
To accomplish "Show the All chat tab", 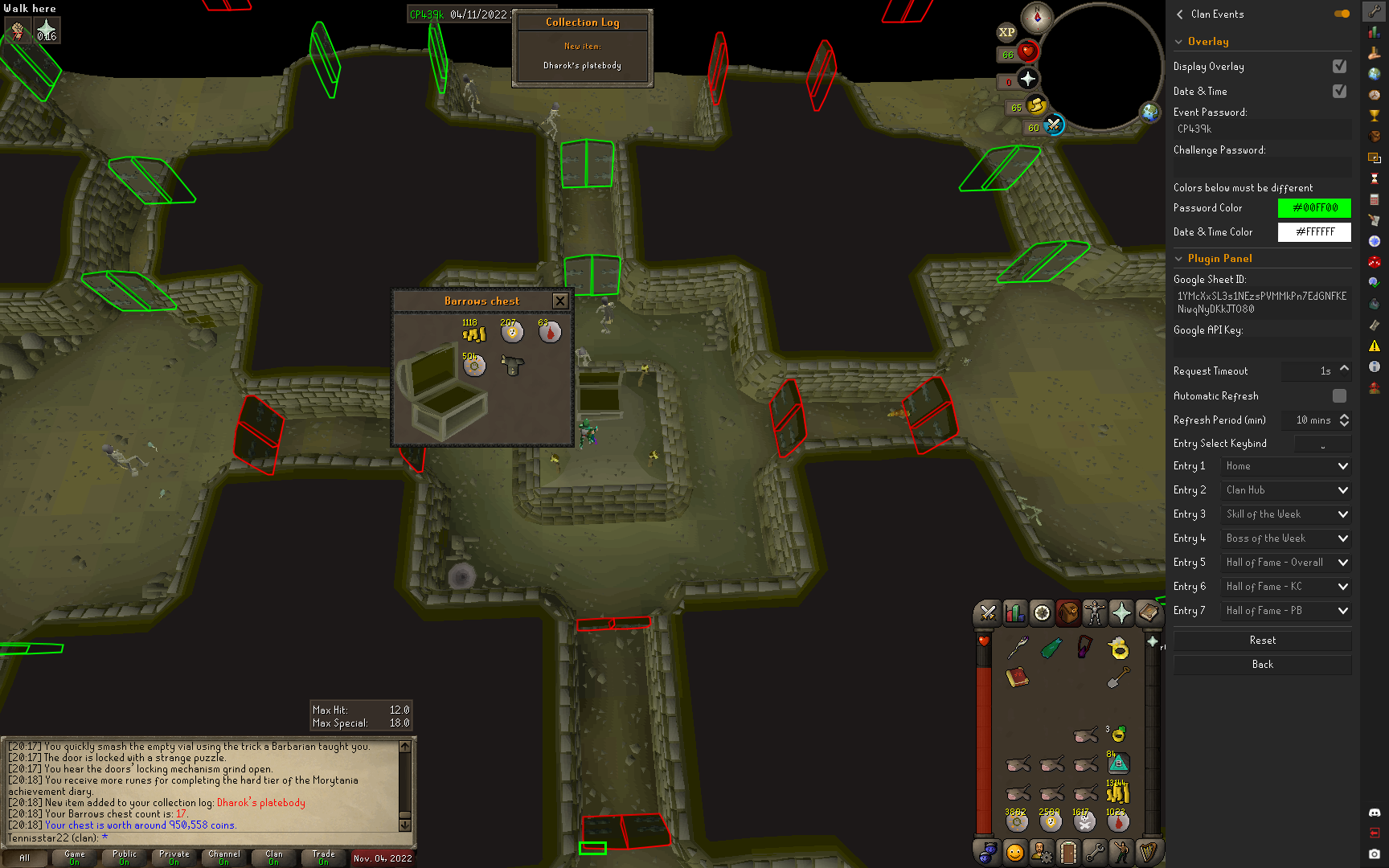I will (25, 858).
